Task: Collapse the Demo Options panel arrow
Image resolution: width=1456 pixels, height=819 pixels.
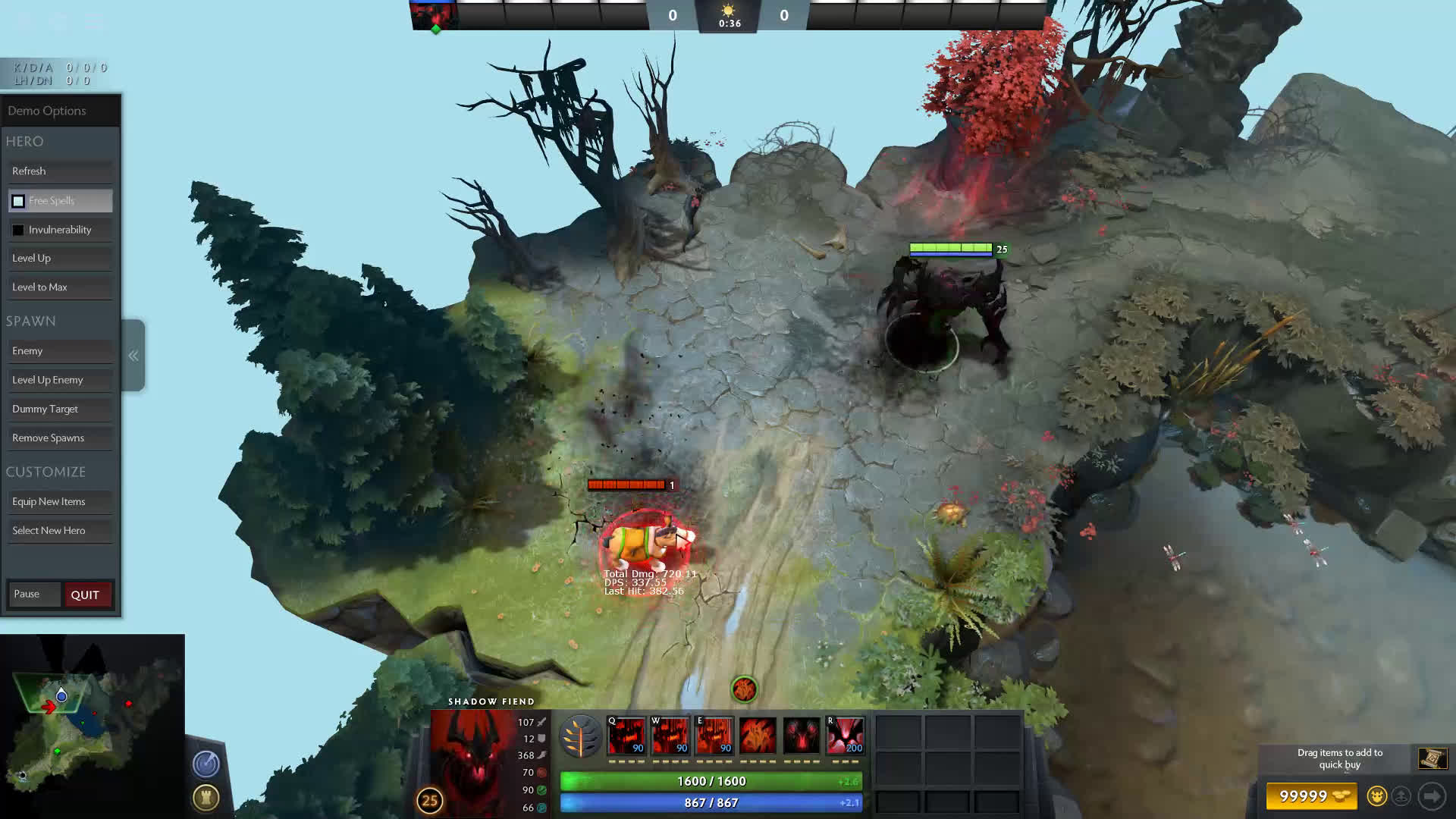Action: click(x=133, y=356)
